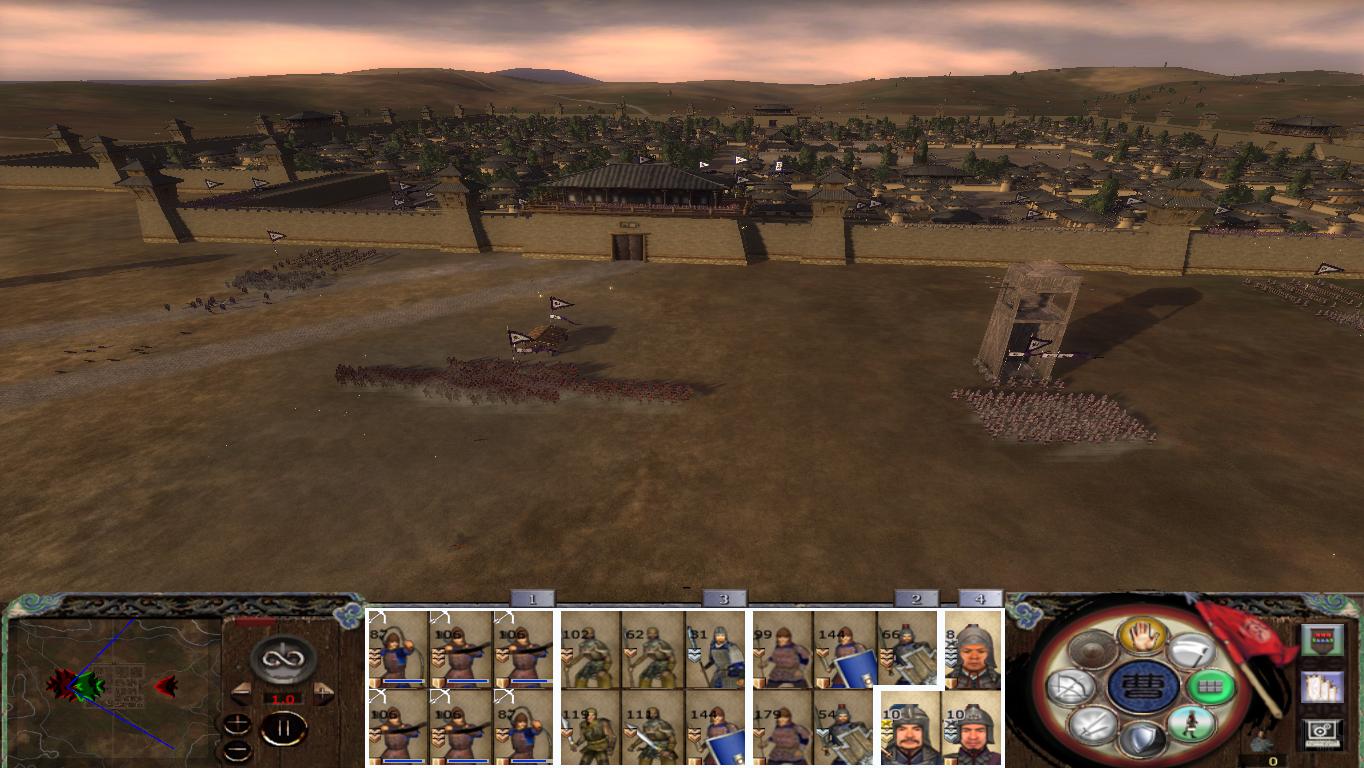Click the red 1.0 speed display
This screenshot has width=1364, height=768.
click(x=283, y=699)
